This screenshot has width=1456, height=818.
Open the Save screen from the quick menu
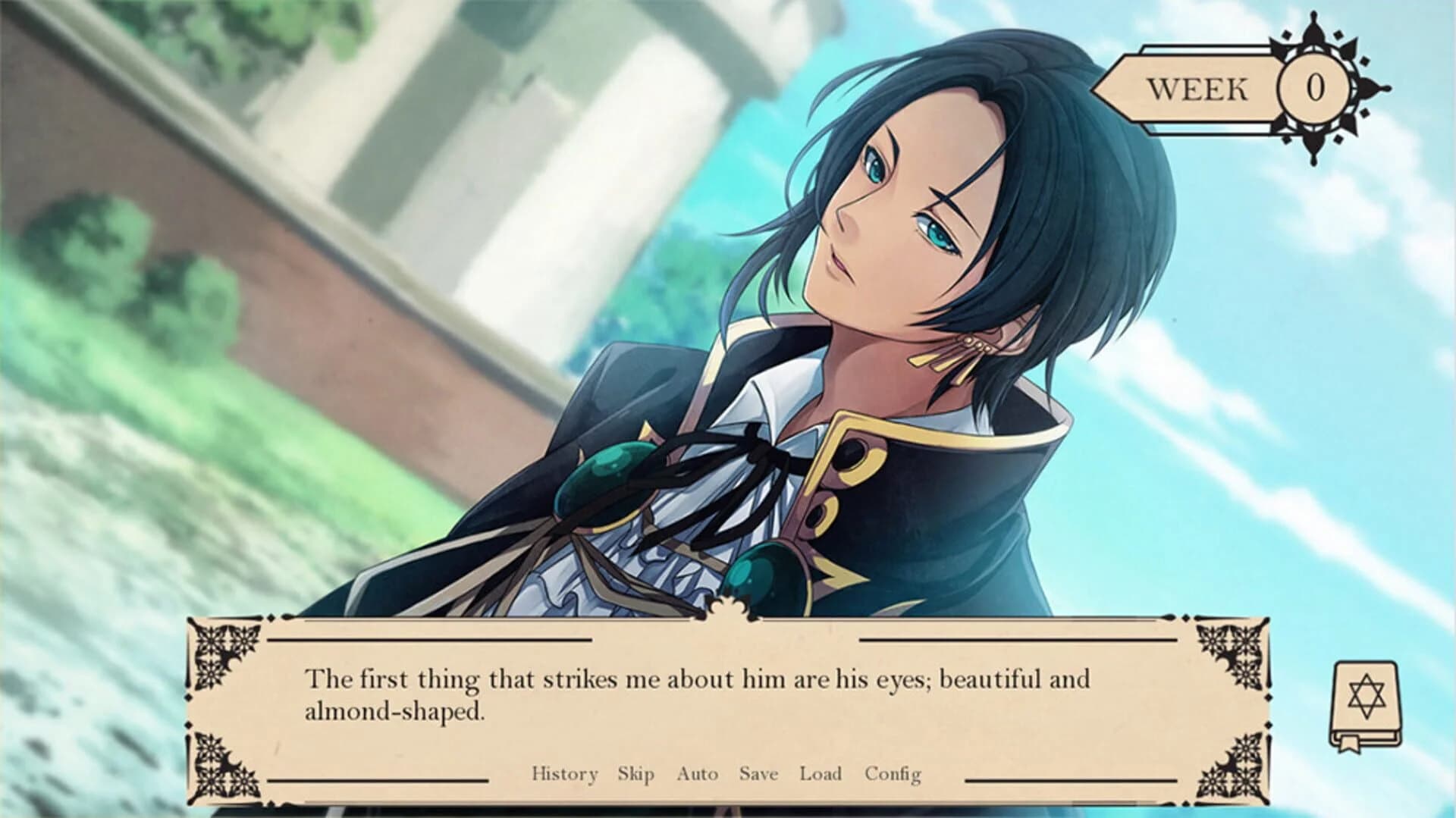[x=758, y=774]
